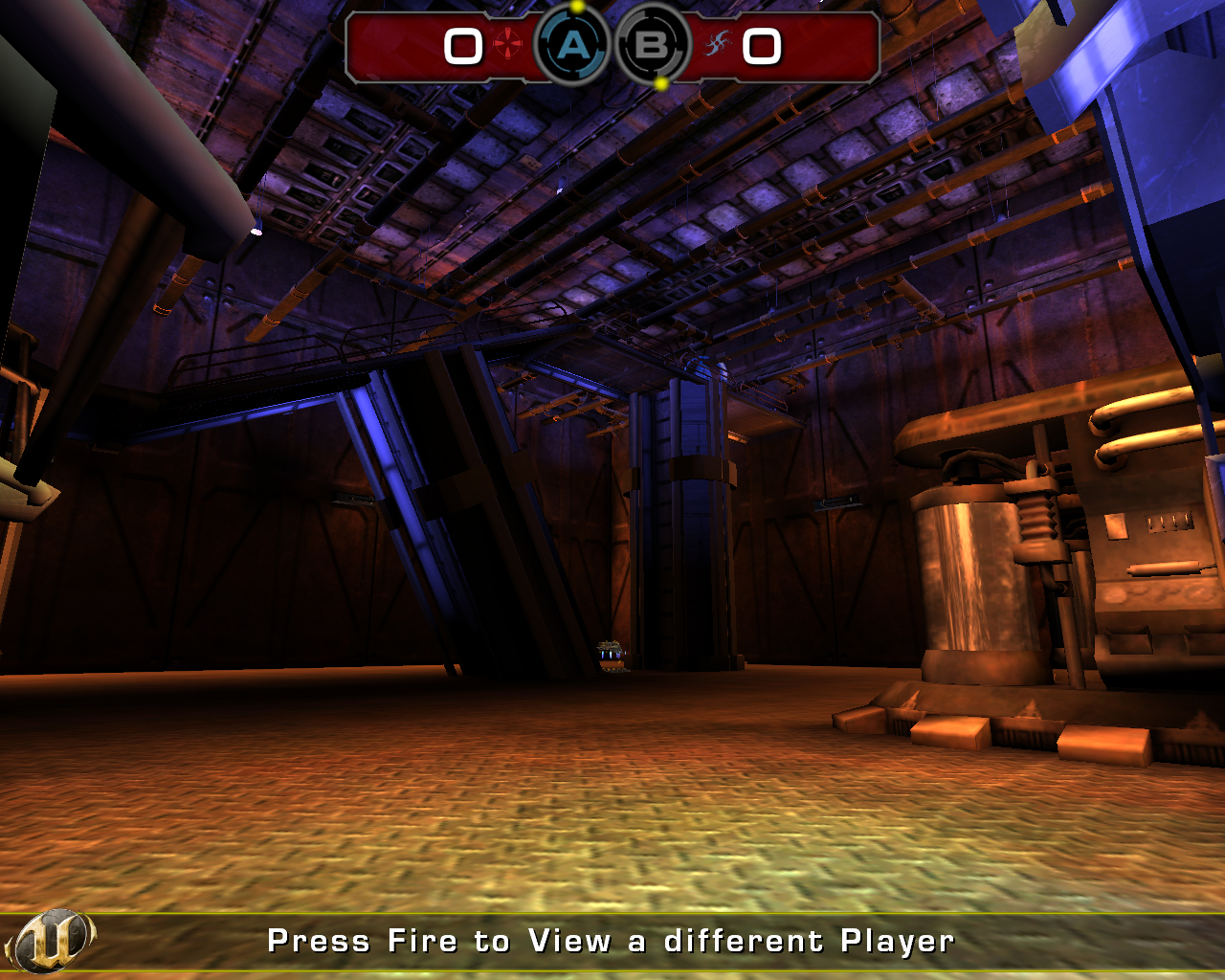Select the red score counter reading zero
Image resolution: width=1225 pixels, height=980 pixels.
click(x=465, y=47)
